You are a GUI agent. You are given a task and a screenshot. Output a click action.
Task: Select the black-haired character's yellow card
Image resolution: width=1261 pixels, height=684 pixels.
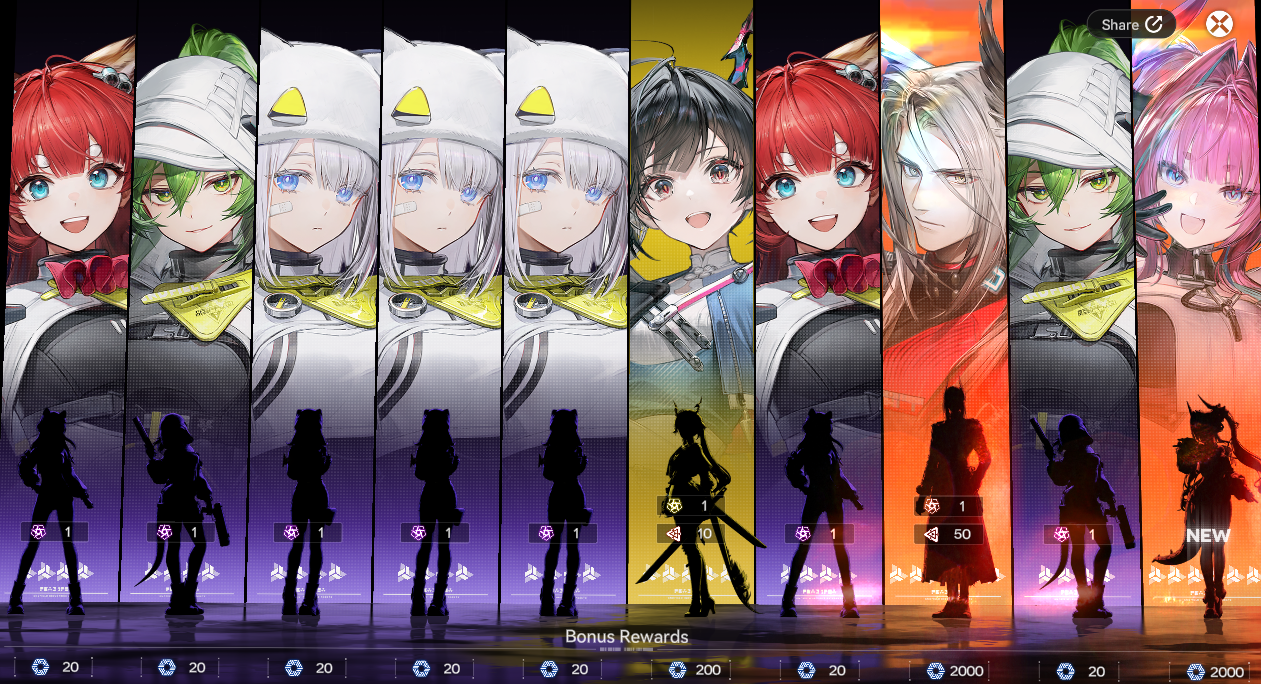pos(691,300)
